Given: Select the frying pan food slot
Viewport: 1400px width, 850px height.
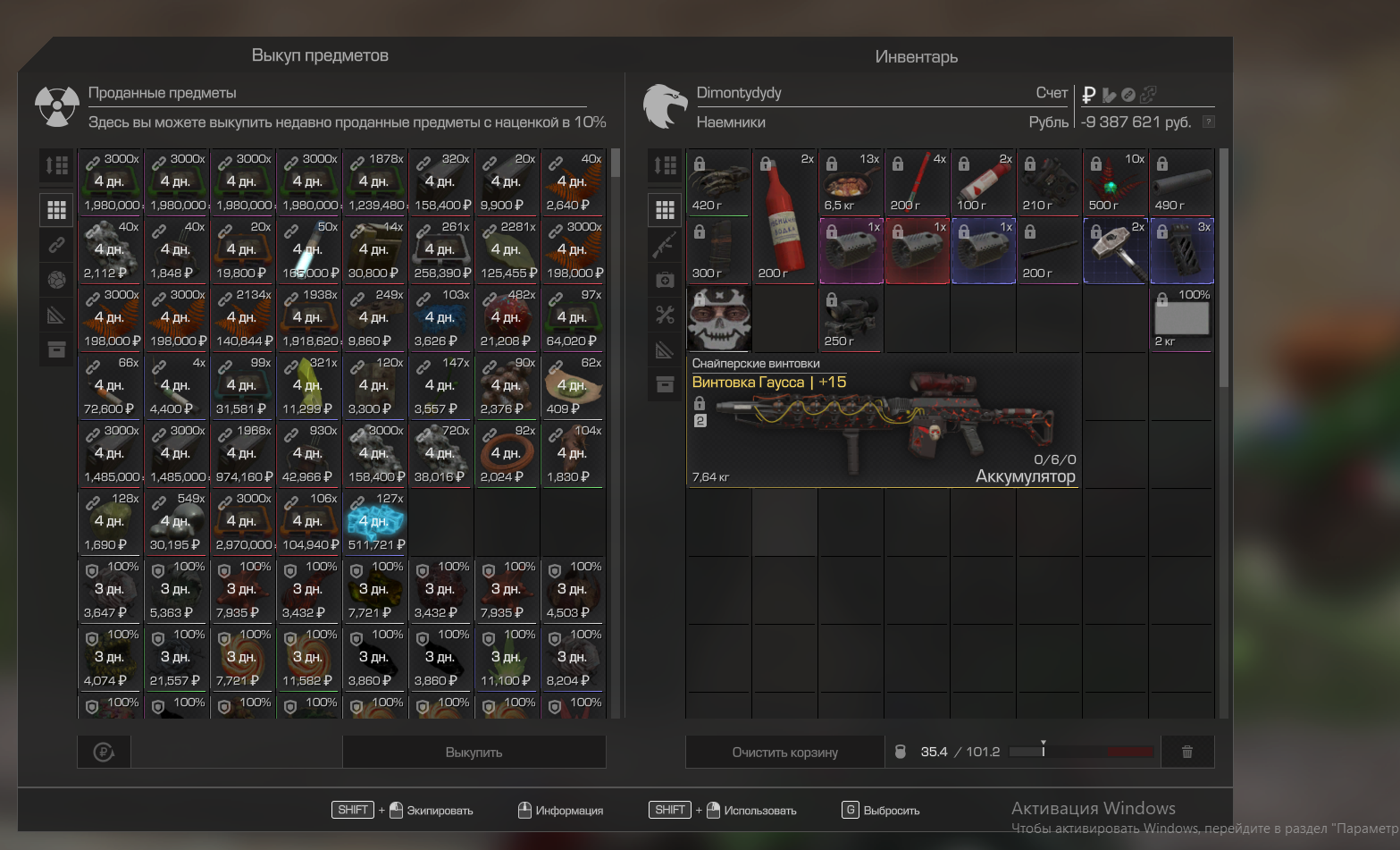Looking at the screenshot, I should pyautogui.click(x=851, y=183).
